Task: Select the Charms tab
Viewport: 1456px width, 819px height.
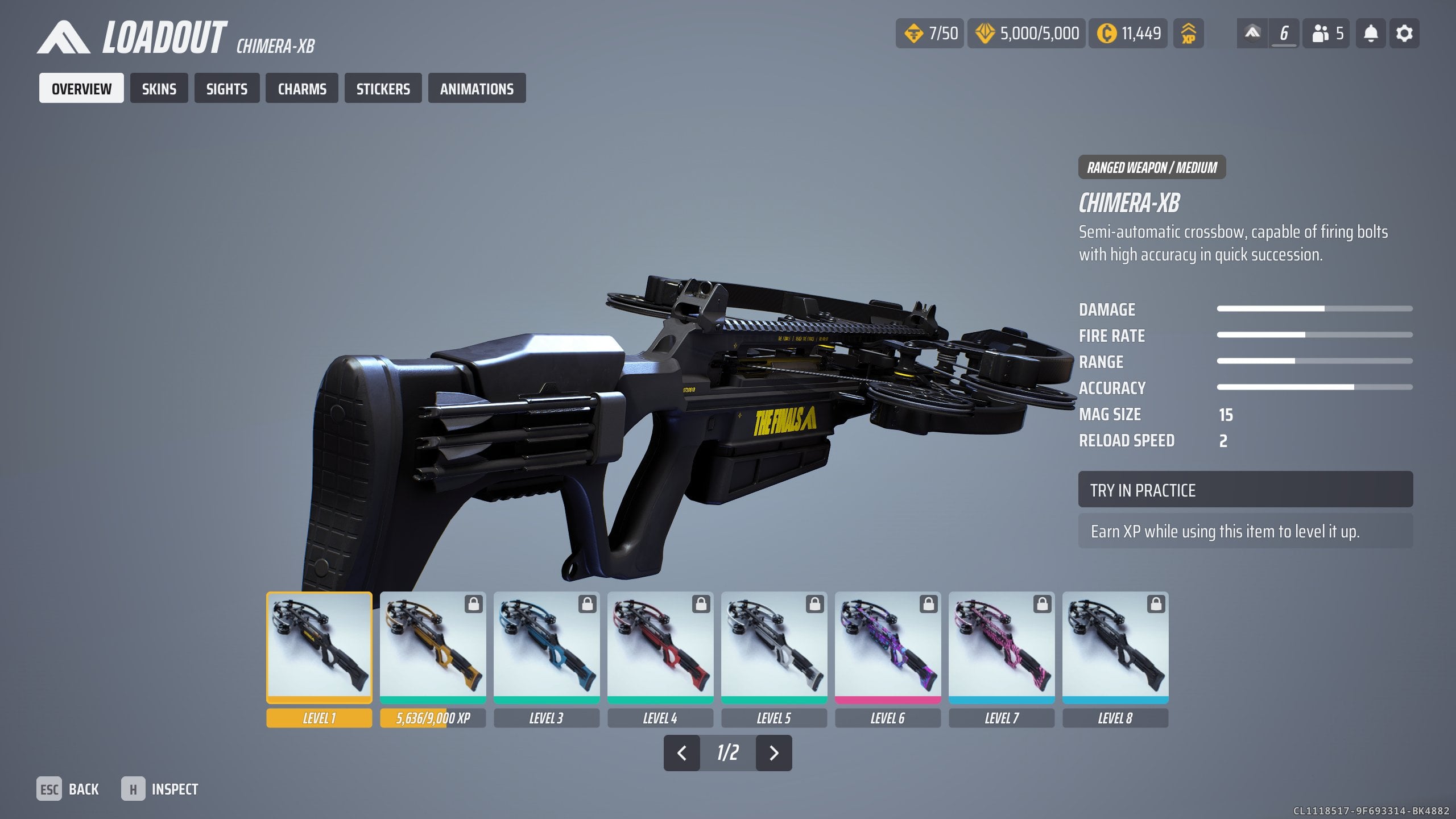Action: 301,89
